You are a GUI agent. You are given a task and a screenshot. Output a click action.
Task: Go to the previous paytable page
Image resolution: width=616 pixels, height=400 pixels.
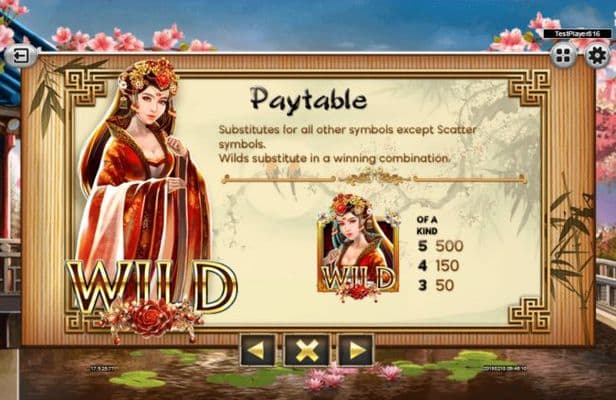[x=257, y=349]
